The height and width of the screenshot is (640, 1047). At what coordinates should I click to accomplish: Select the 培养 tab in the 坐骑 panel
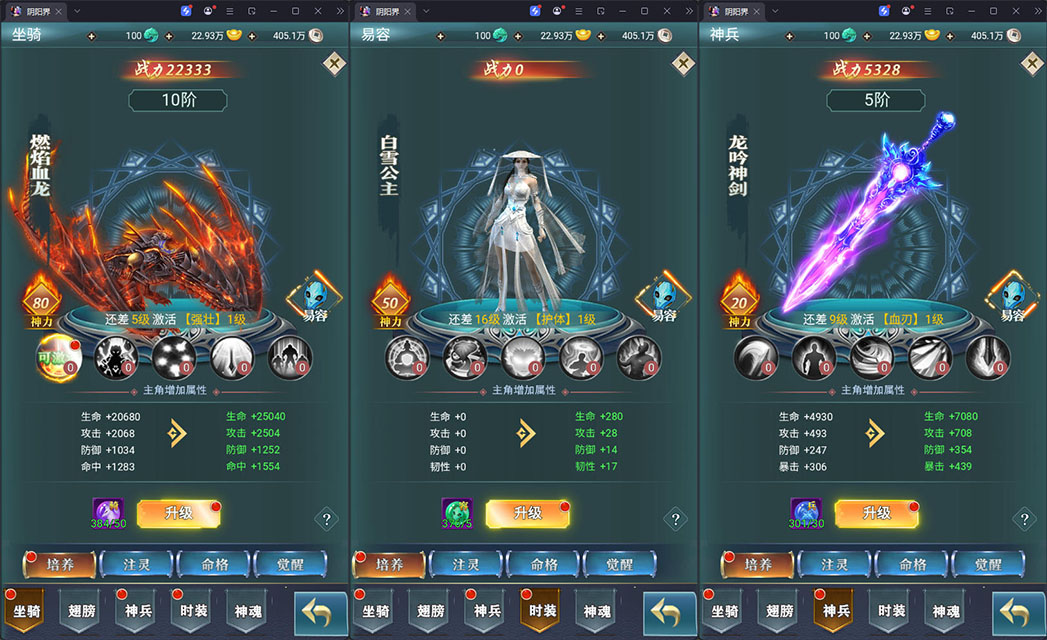click(59, 564)
